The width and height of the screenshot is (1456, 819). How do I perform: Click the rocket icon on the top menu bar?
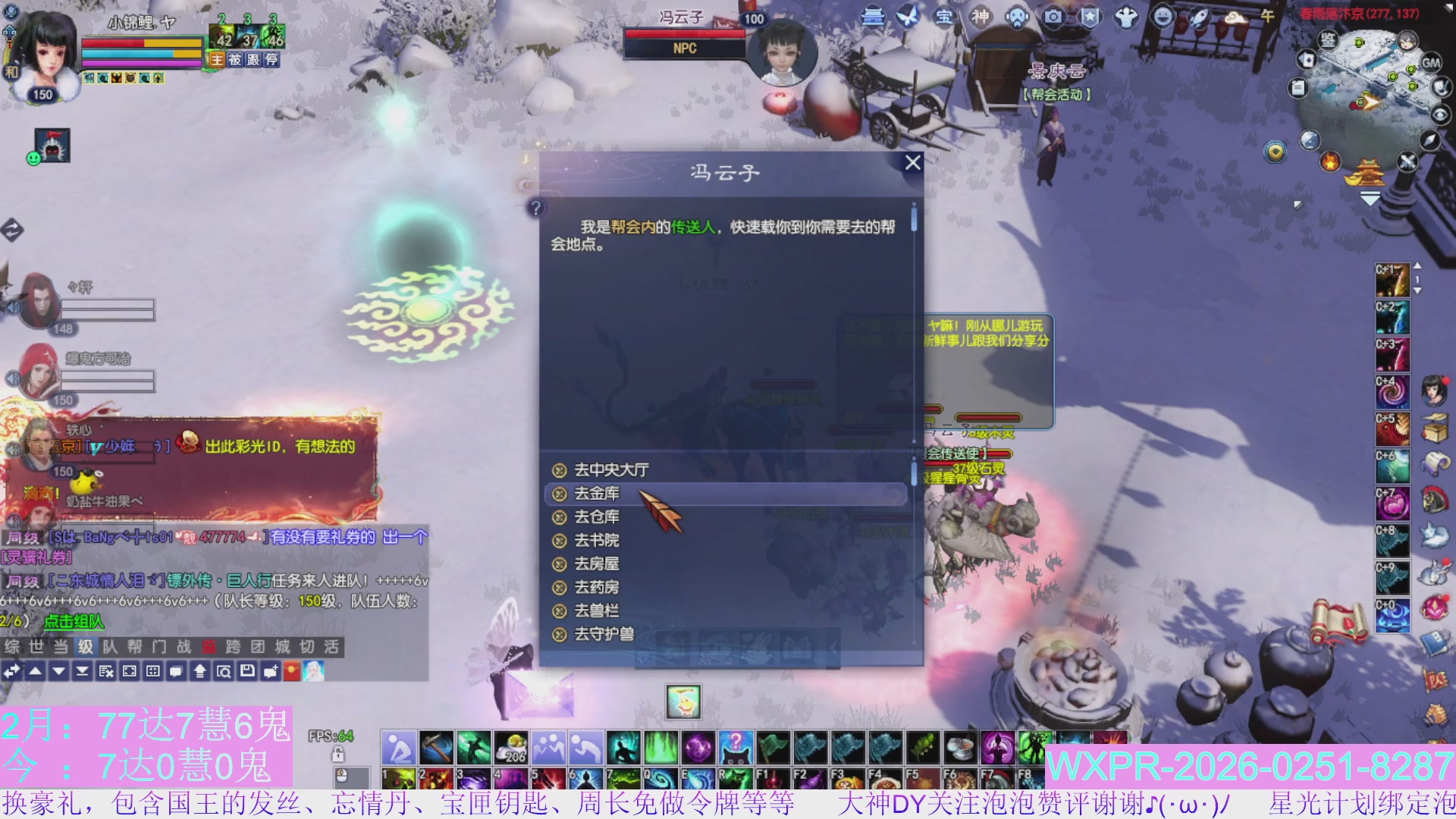pyautogui.click(x=1198, y=17)
